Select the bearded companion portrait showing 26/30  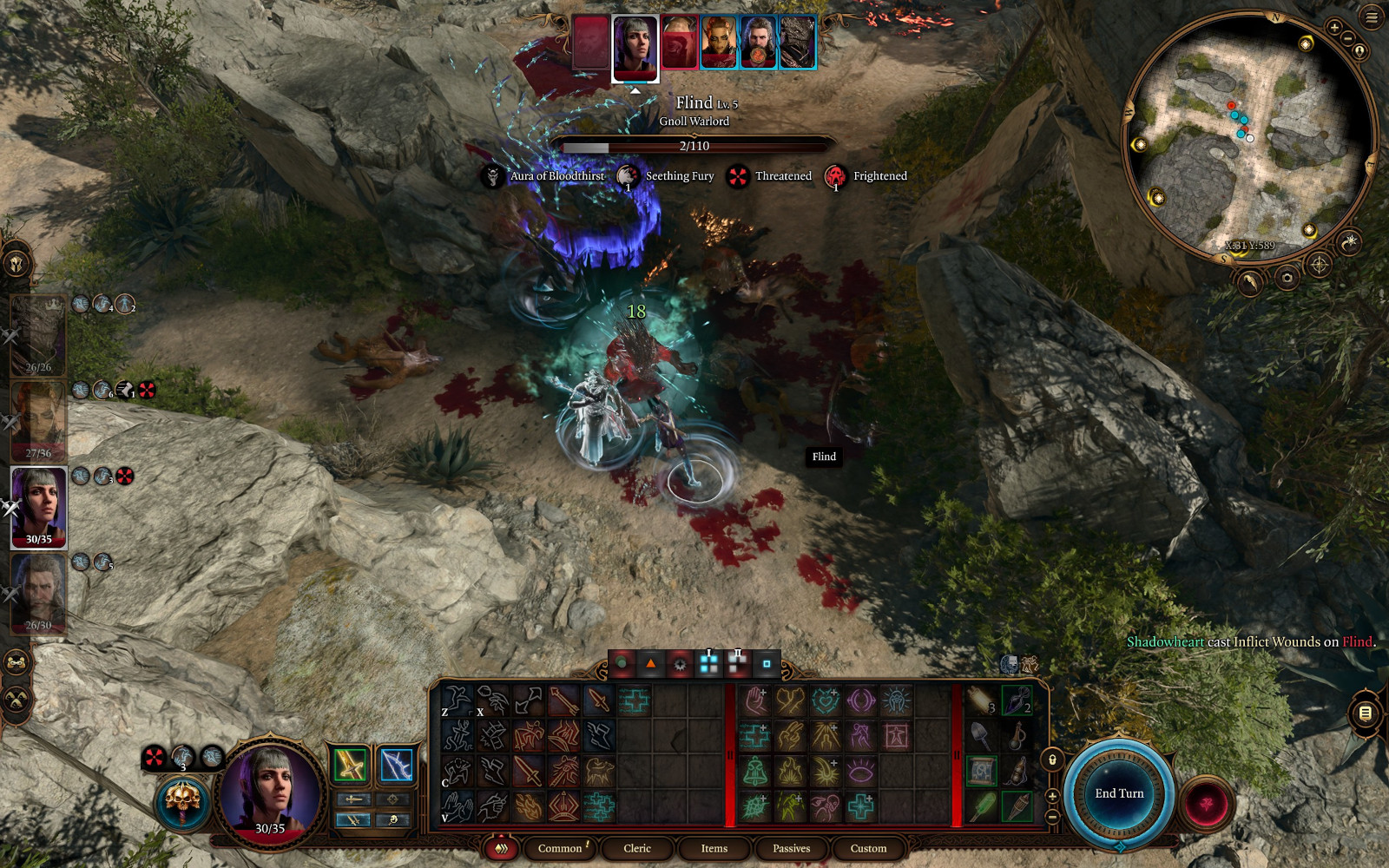(38, 593)
